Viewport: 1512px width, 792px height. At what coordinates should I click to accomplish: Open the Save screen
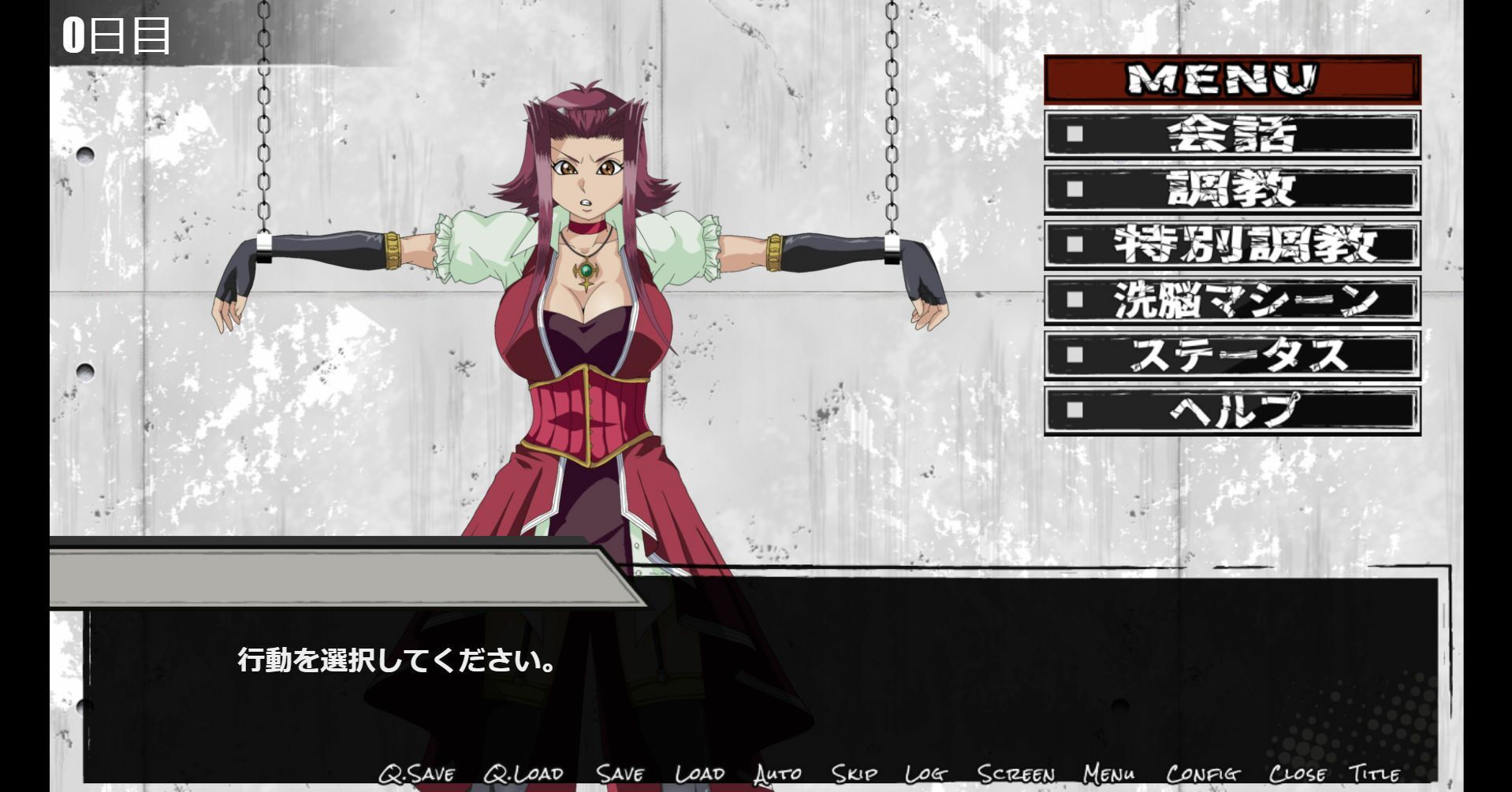pos(620,774)
